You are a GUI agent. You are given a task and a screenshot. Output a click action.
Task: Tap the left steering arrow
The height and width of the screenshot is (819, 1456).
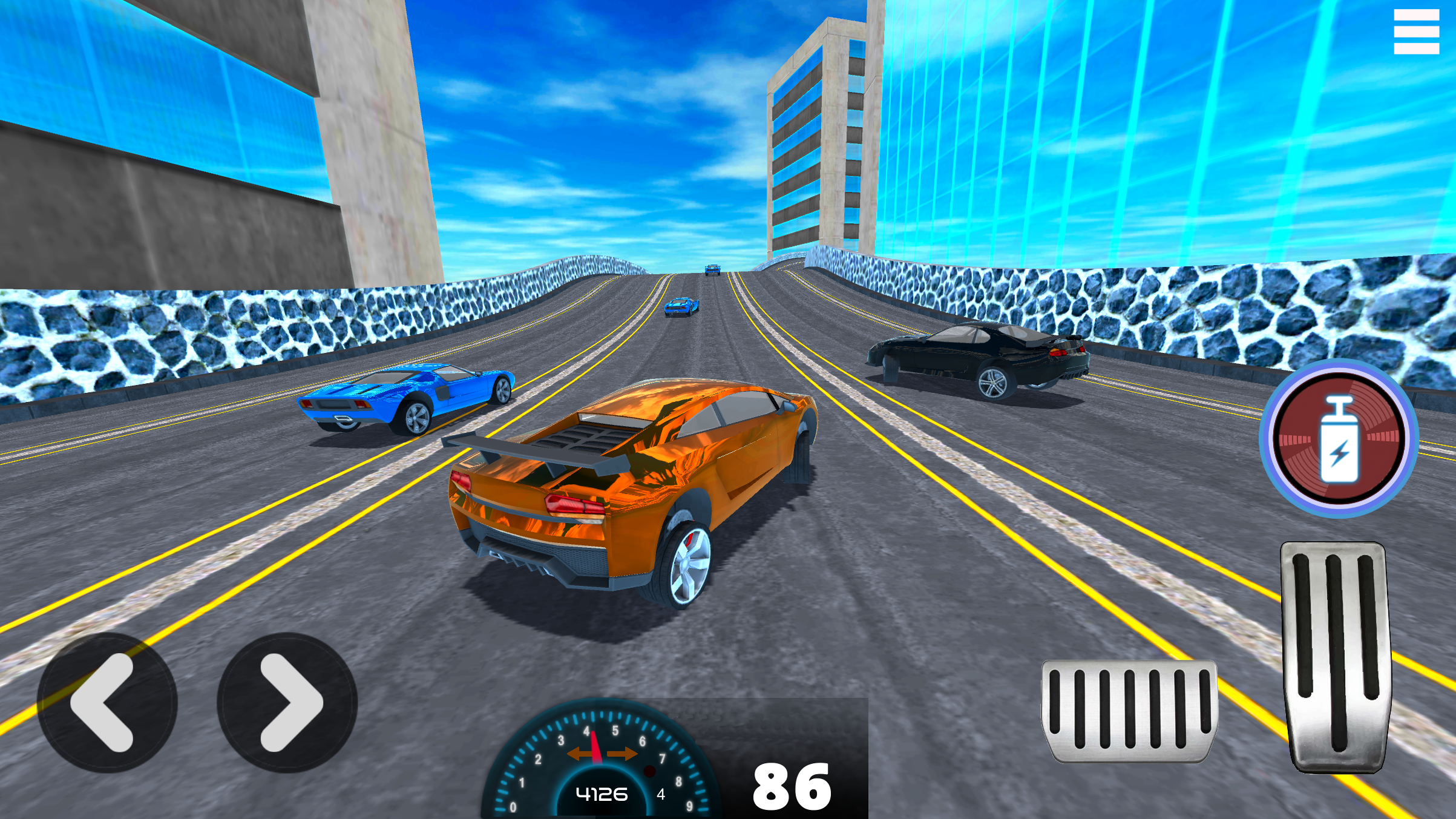(x=108, y=701)
